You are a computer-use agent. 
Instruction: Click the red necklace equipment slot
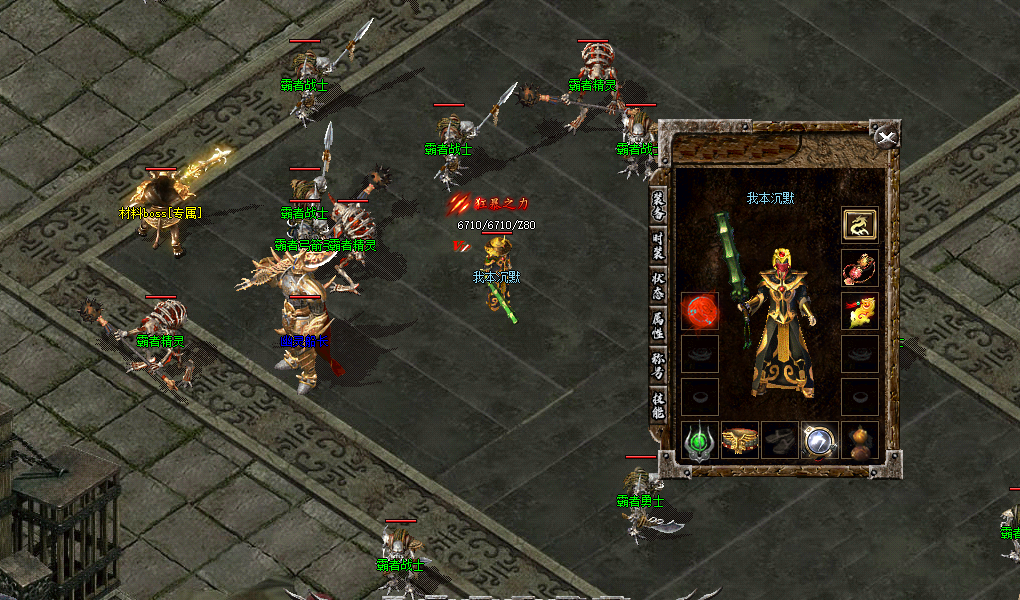[859, 268]
